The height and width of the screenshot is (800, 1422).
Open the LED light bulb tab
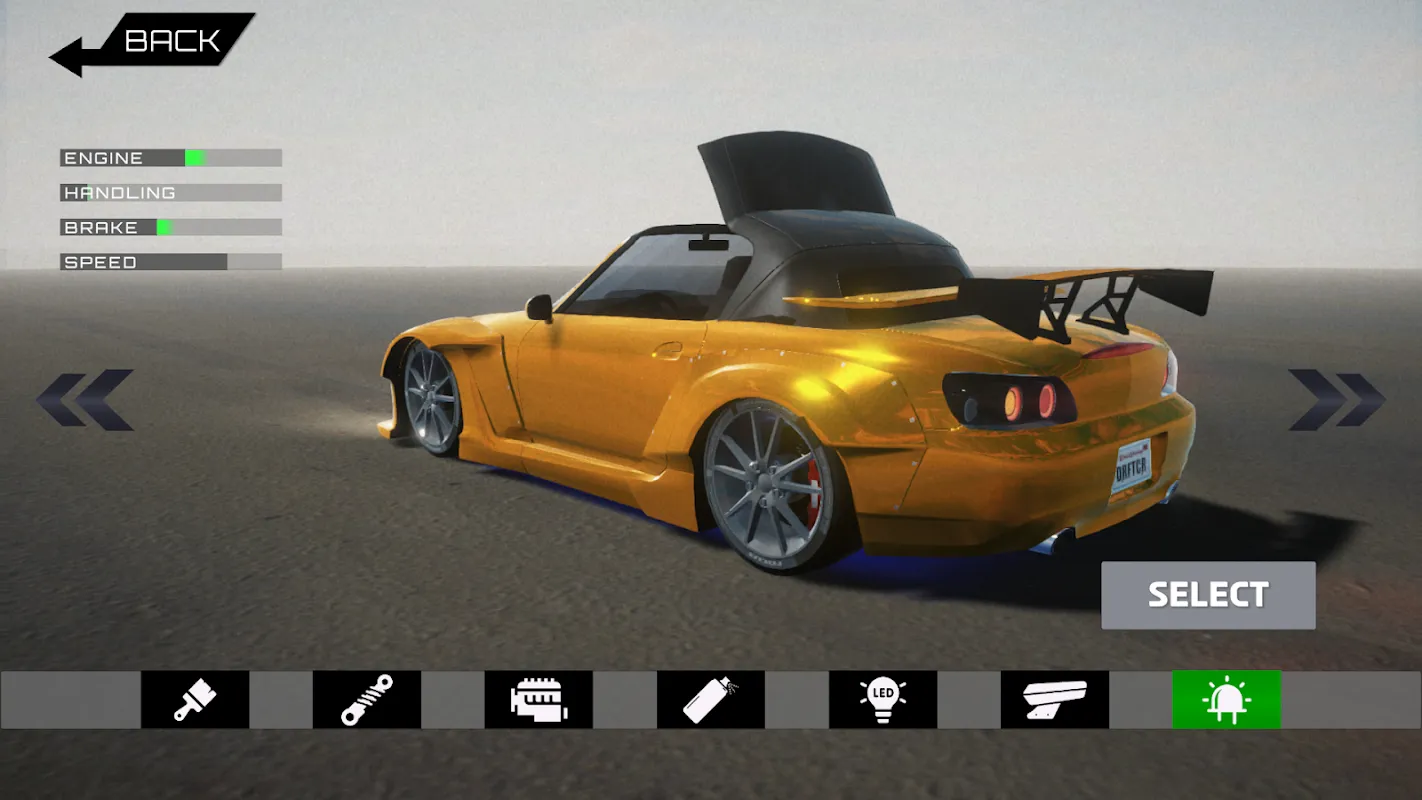coord(883,699)
